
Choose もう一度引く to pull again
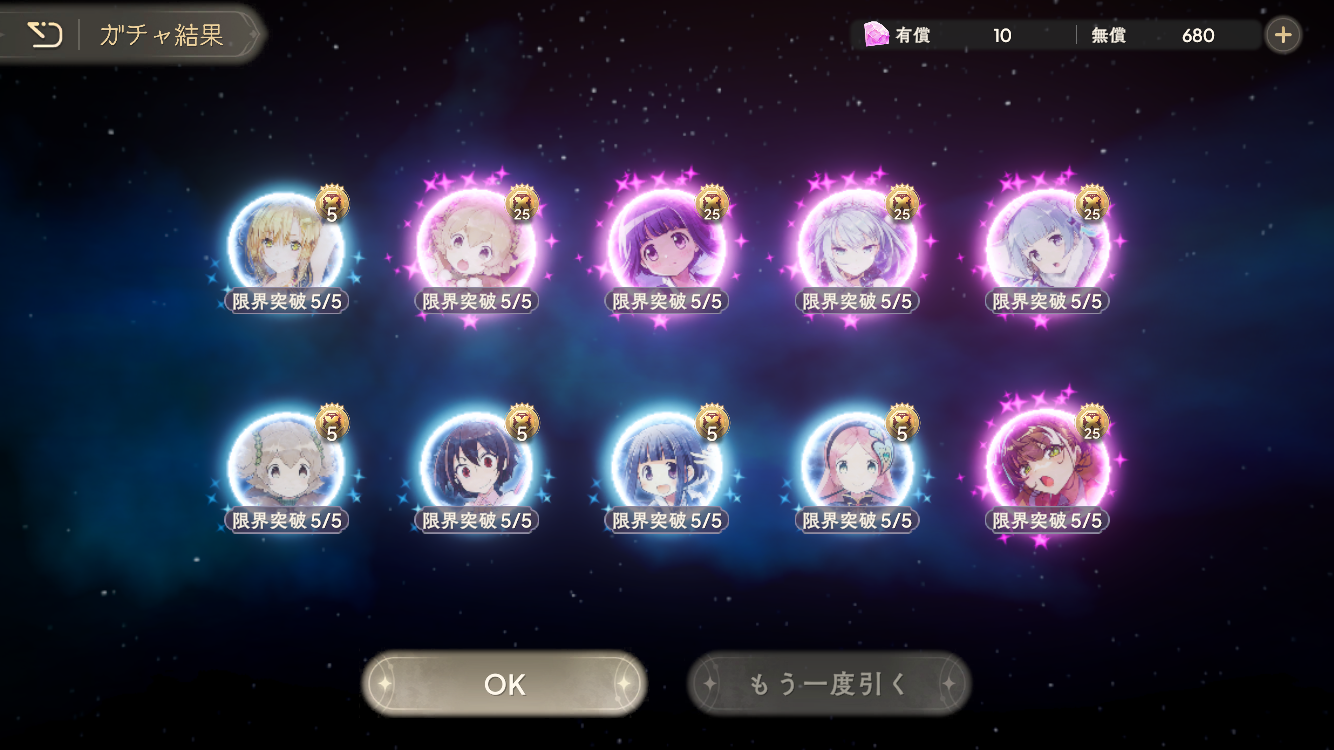[x=829, y=684]
